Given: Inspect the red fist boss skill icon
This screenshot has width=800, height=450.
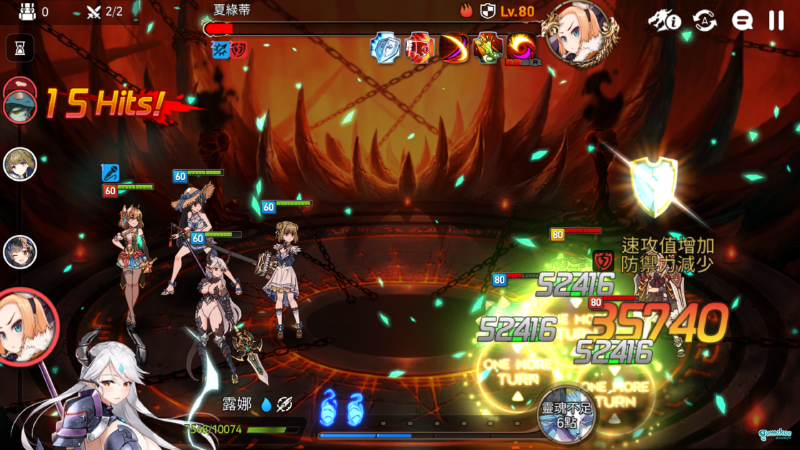Looking at the screenshot, I should click(x=421, y=47).
